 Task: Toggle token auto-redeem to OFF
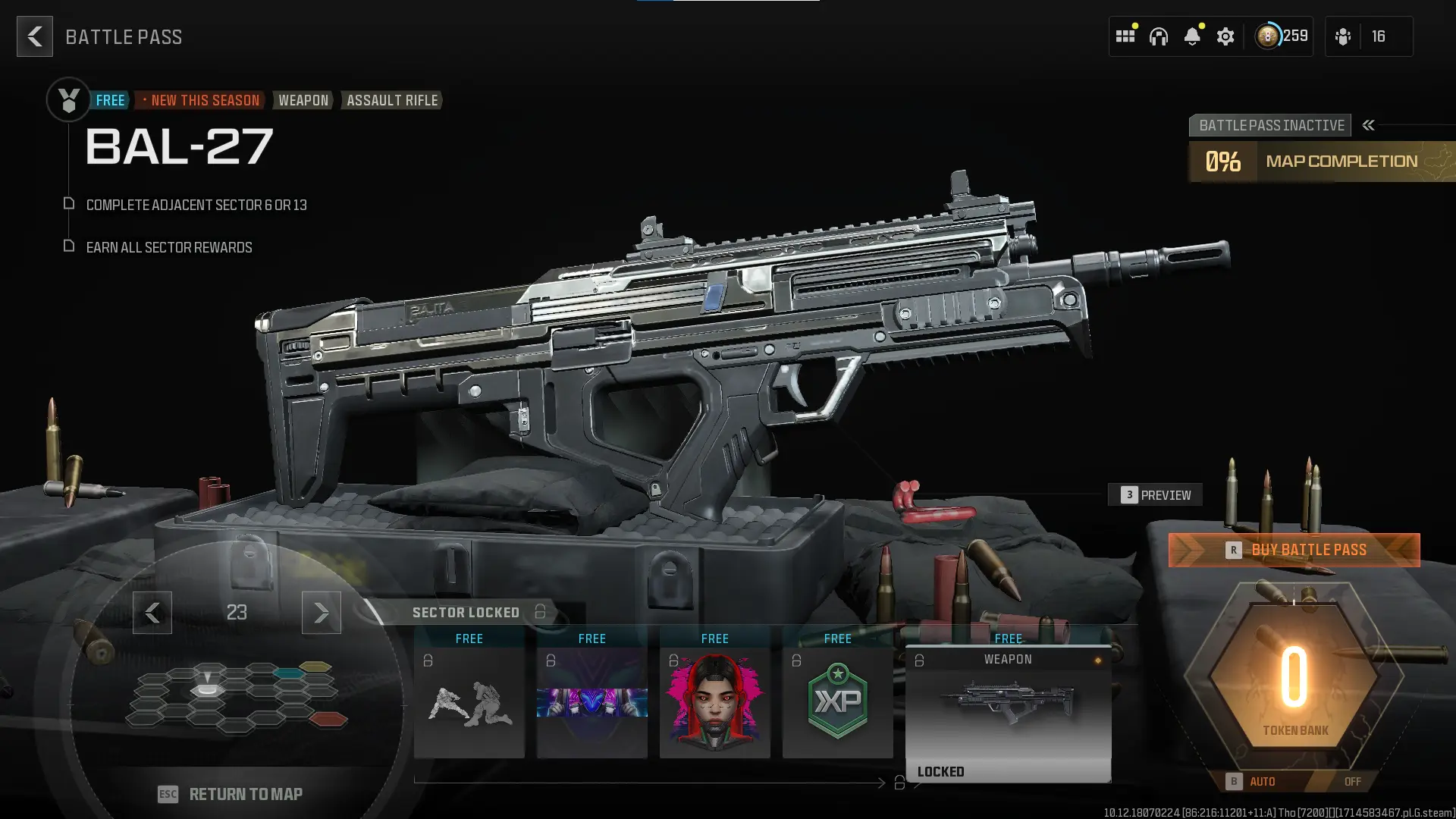point(1352,781)
